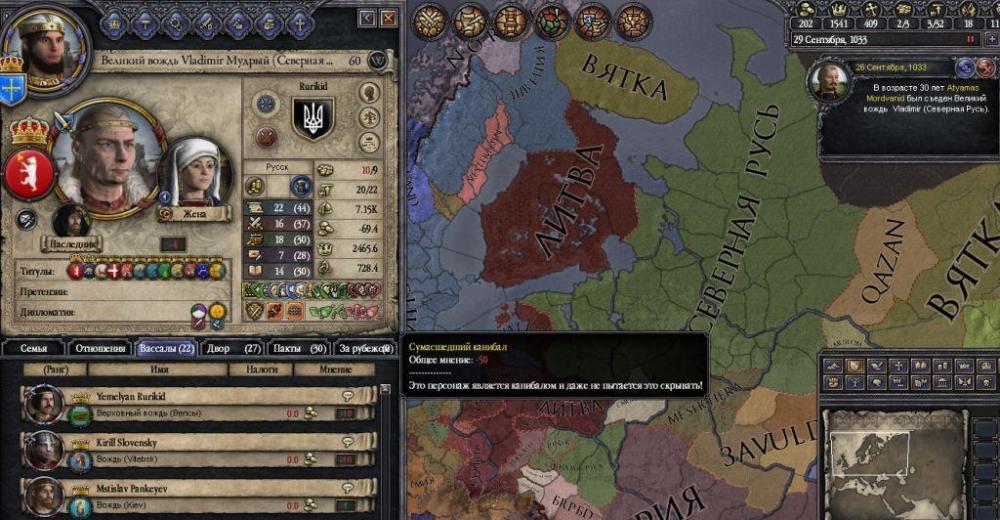Select the Двор (27) tab

[x=233, y=348]
